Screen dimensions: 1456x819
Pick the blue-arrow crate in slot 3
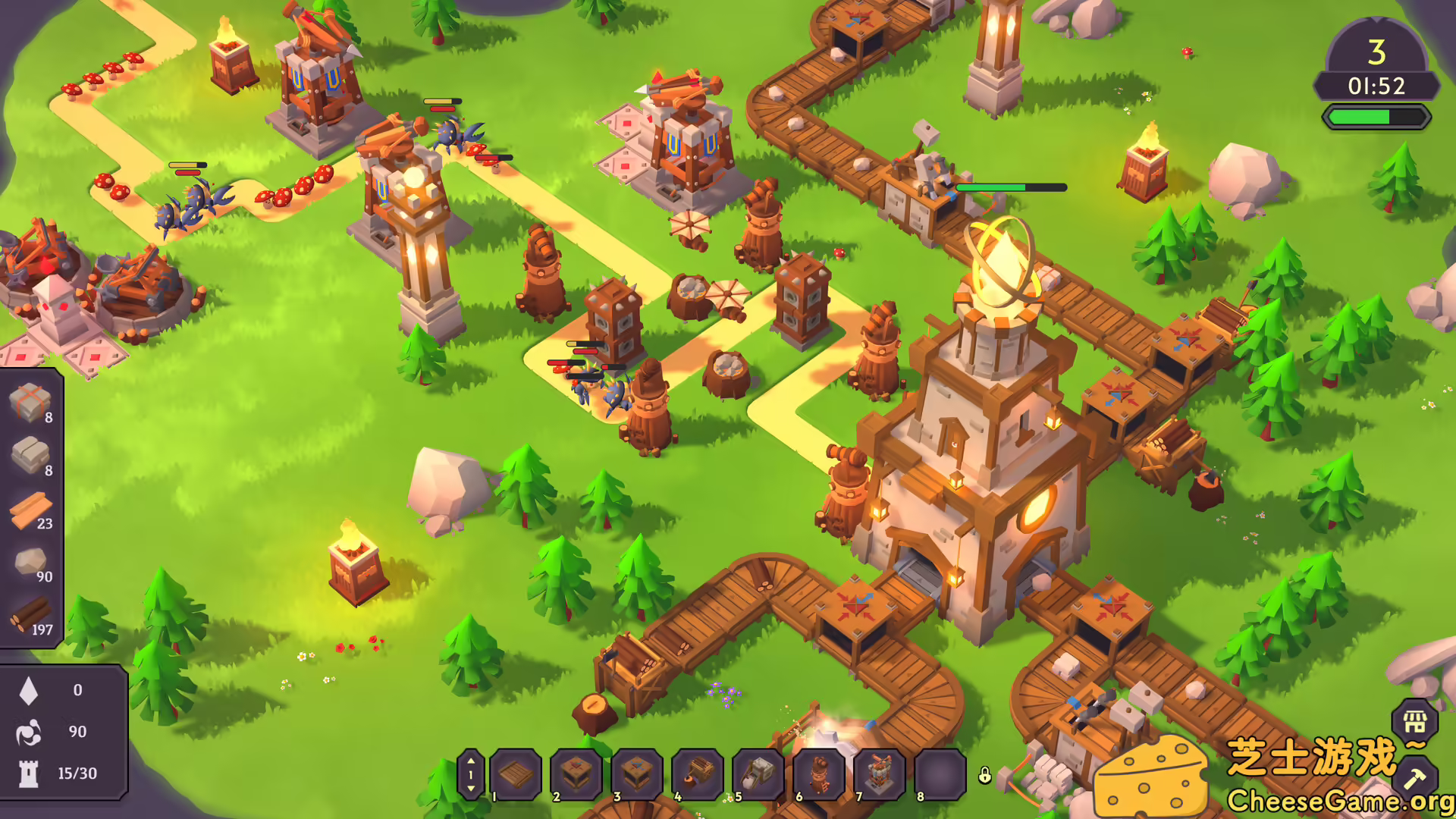(x=637, y=774)
